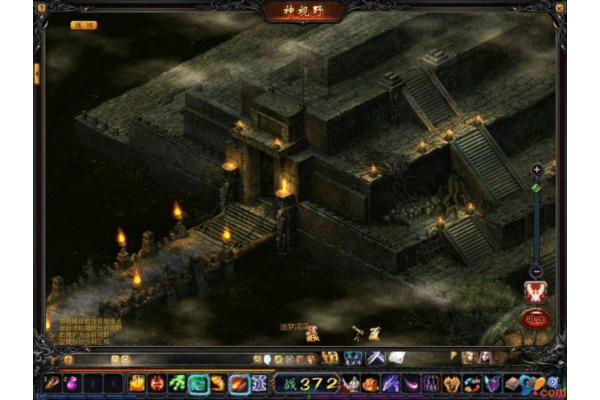Activate the flame skill icon
Image resolution: width=600 pixels, height=400 pixels.
(x=135, y=382)
